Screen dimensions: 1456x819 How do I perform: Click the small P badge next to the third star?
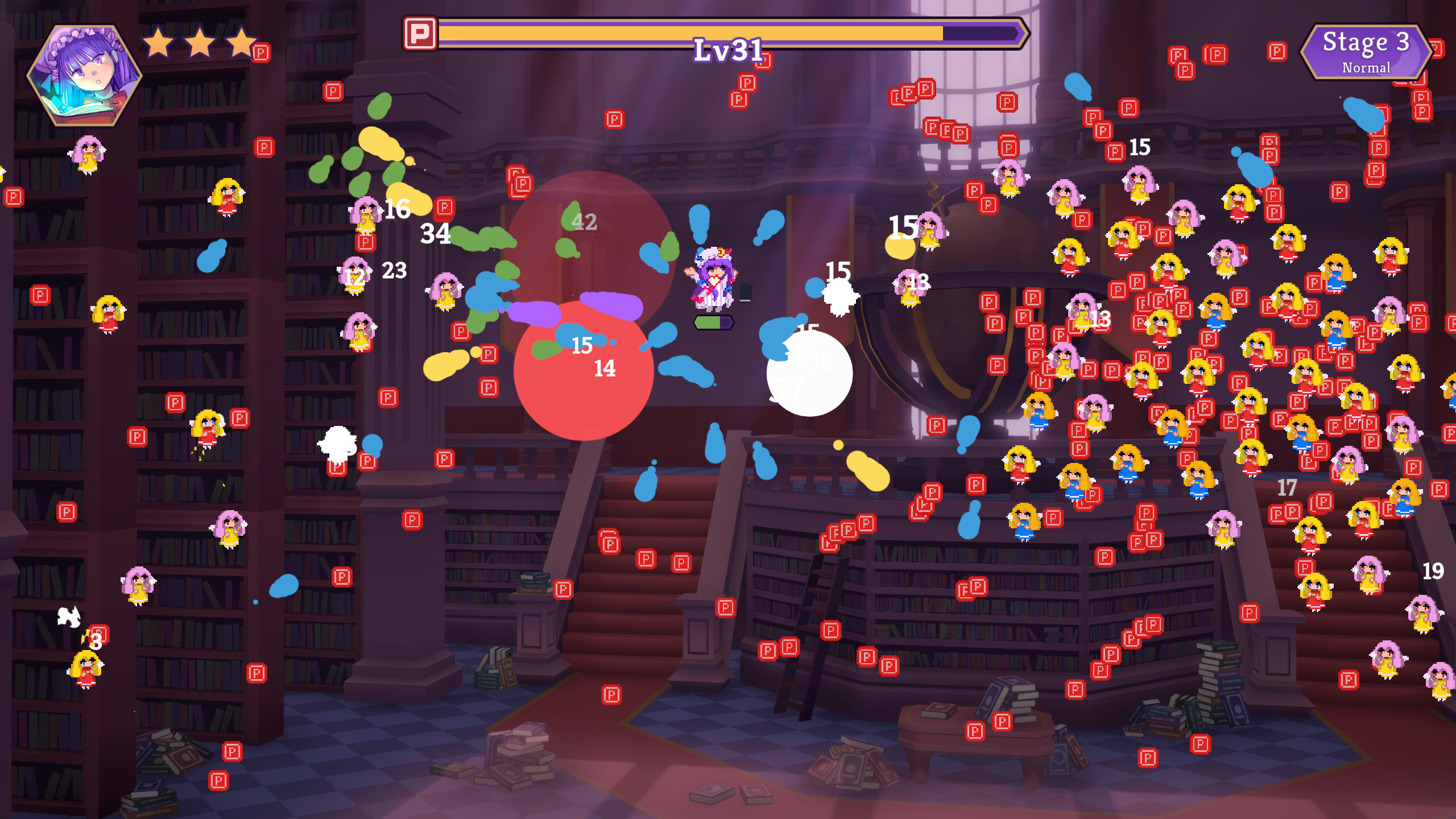tap(262, 52)
